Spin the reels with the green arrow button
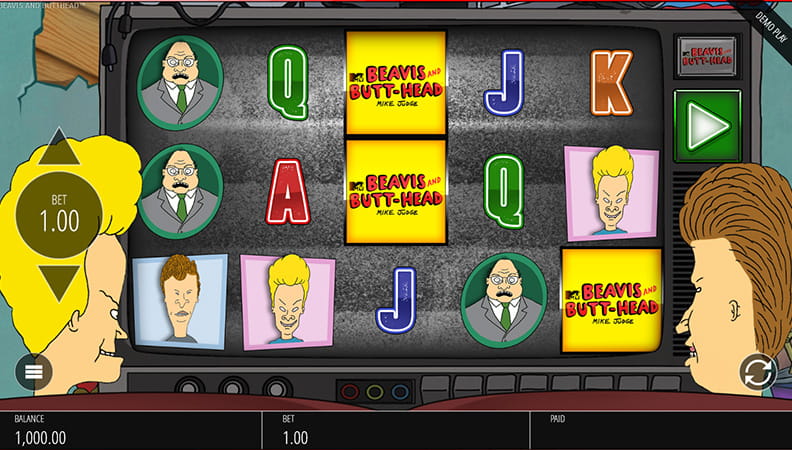The image size is (792, 450). 708,126
